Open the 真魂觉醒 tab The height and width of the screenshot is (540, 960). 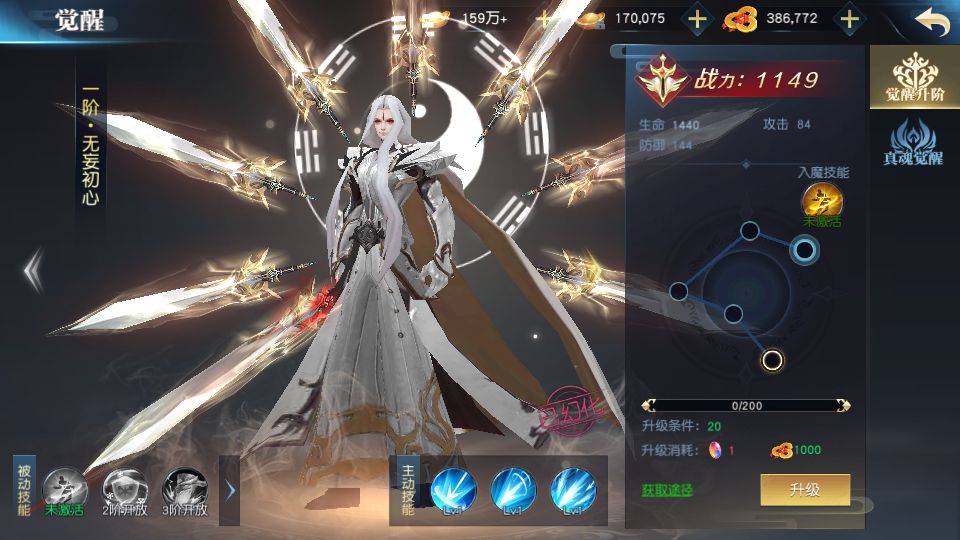point(913,142)
